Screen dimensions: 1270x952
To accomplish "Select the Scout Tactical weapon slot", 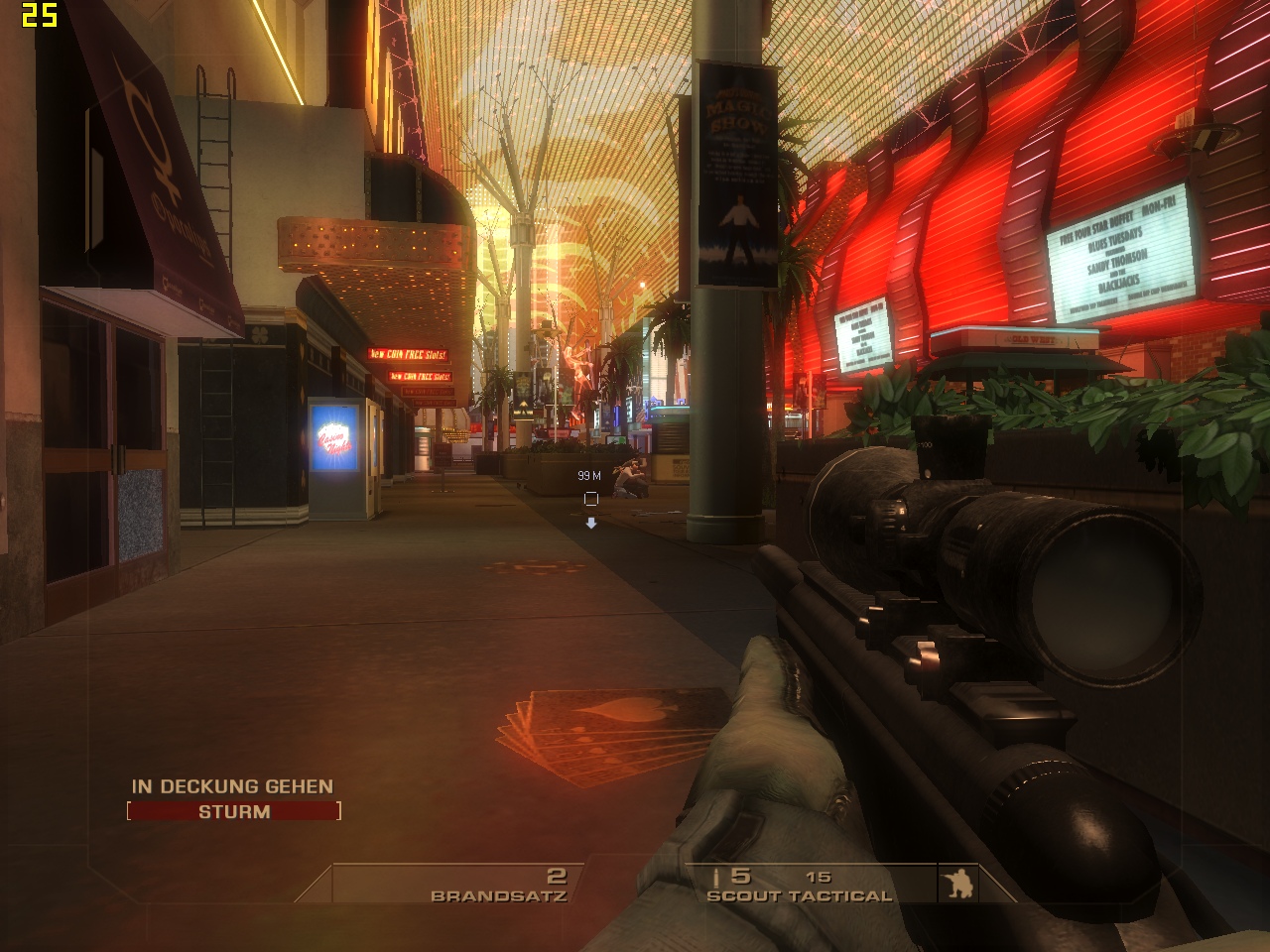I will tap(799, 887).
